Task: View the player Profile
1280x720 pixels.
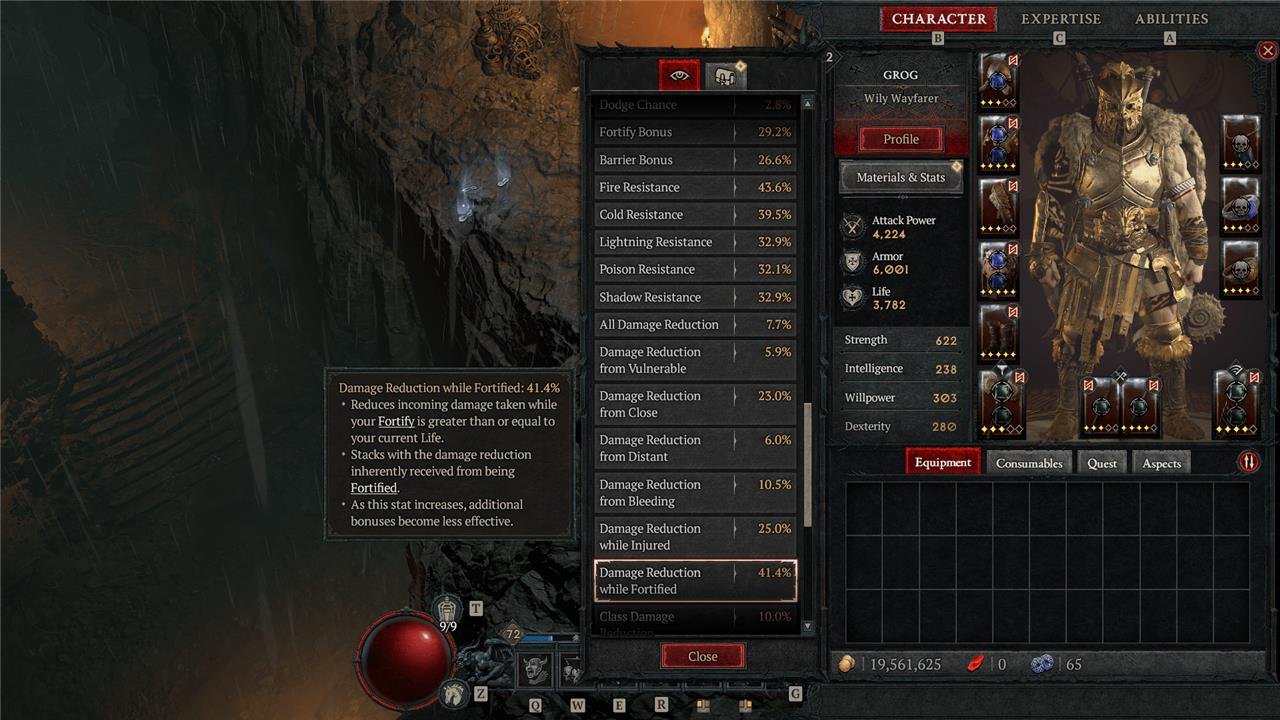Action: [x=900, y=139]
